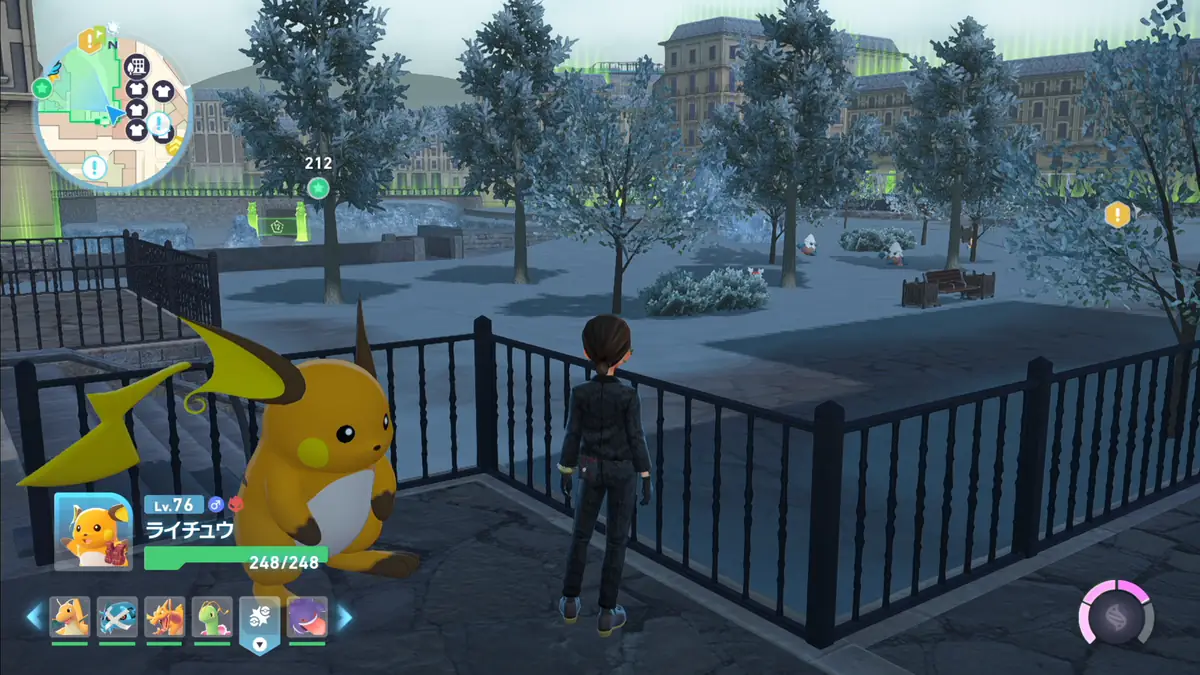Click the orange quest flag above the minimap
This screenshot has height=675, width=1200.
tap(91, 40)
